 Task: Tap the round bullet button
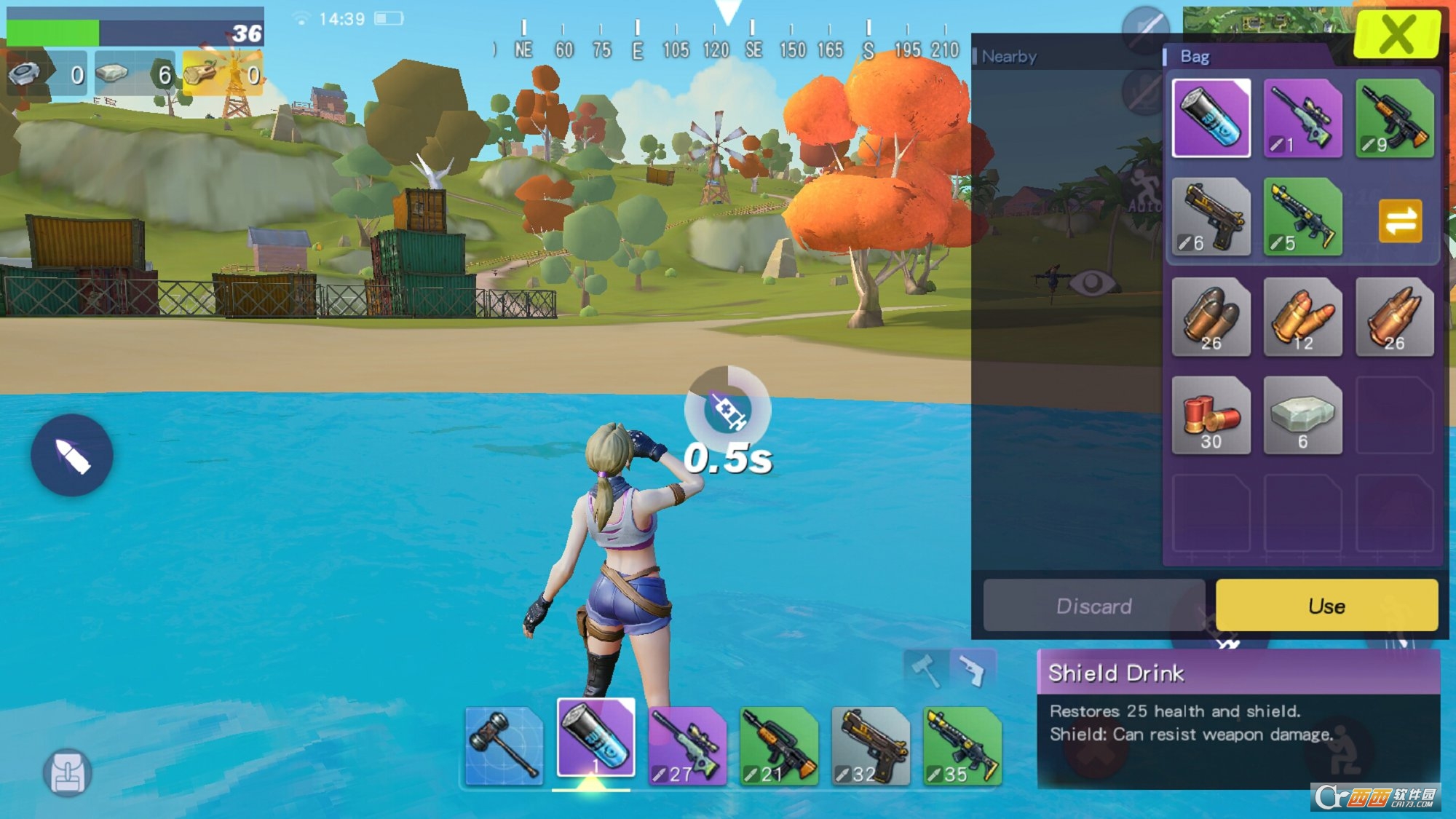71,455
